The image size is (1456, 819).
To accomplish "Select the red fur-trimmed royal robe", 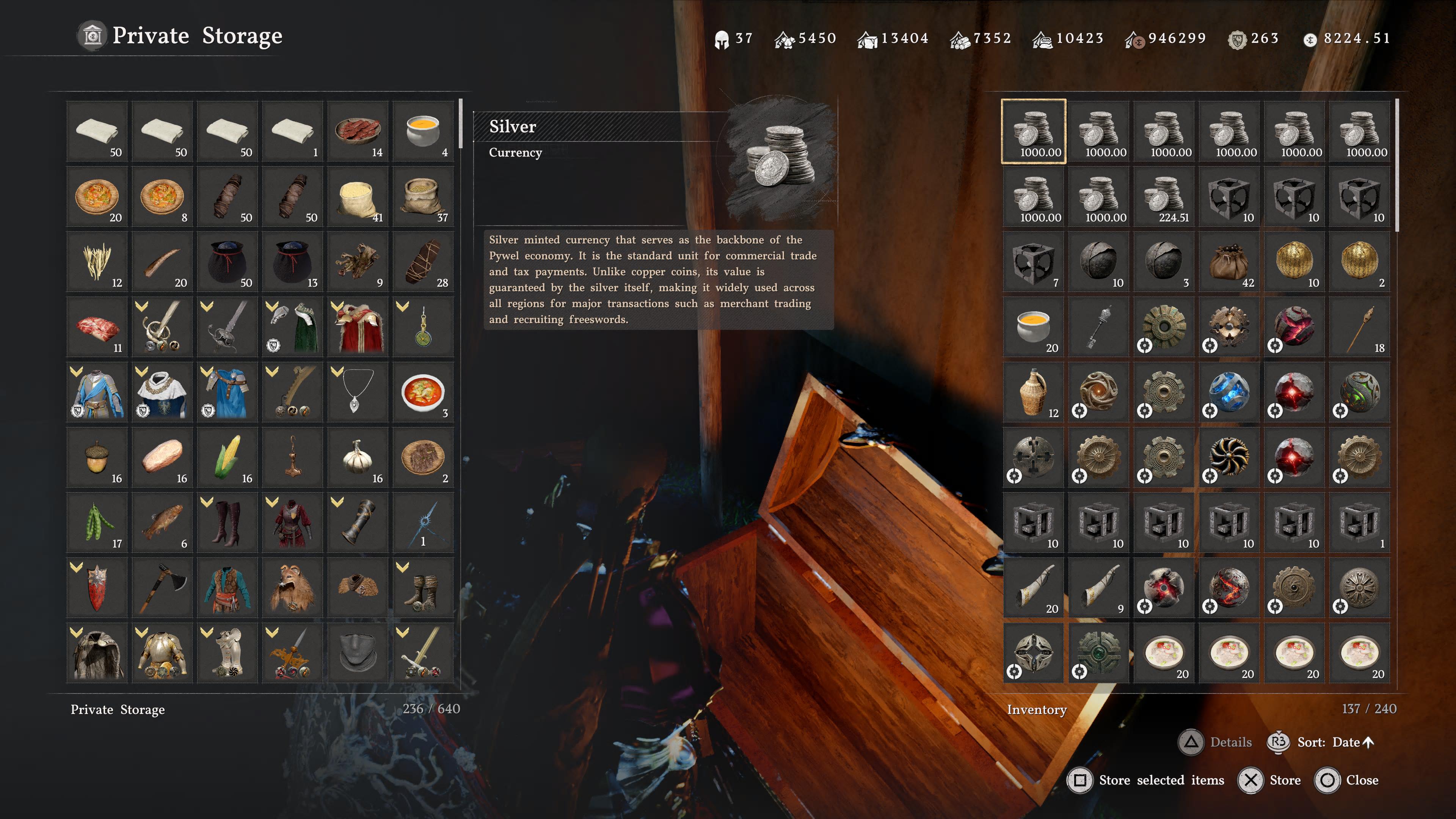I will coord(358,327).
